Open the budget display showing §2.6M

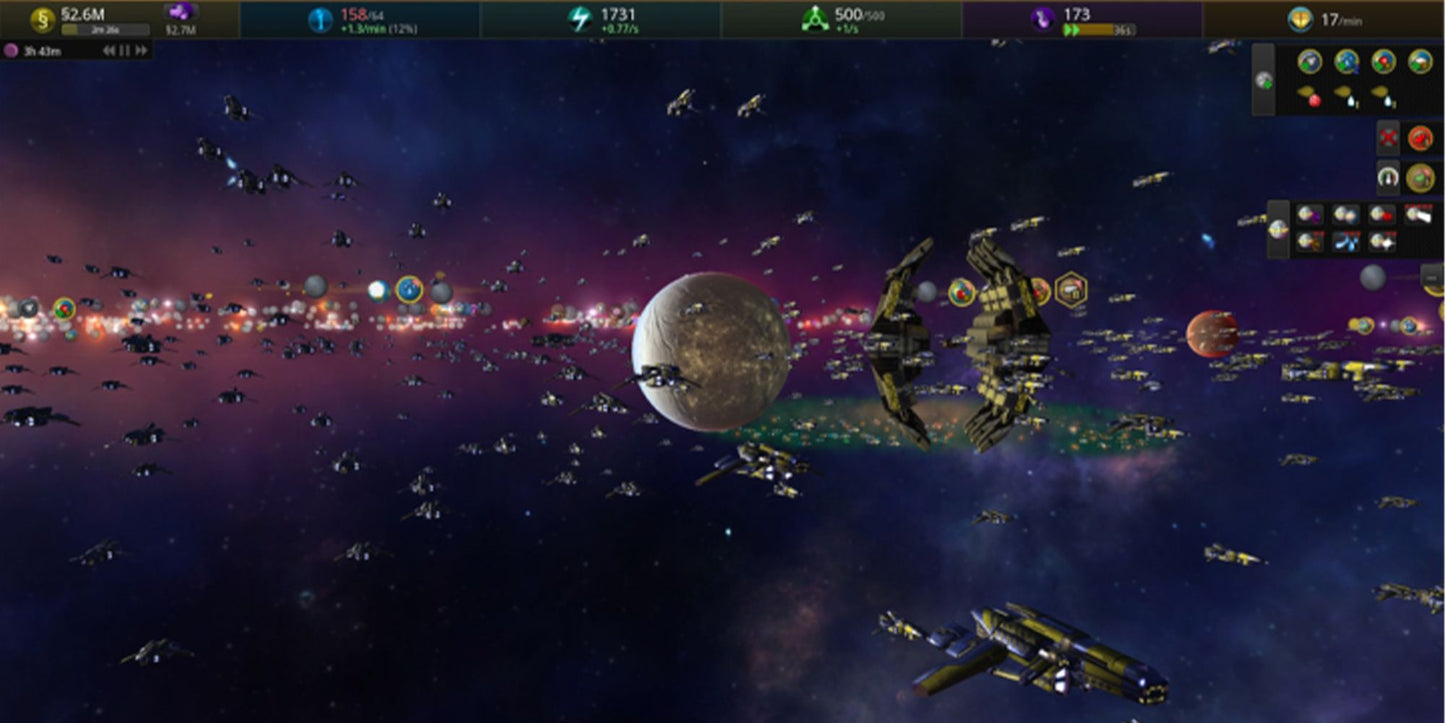point(84,15)
